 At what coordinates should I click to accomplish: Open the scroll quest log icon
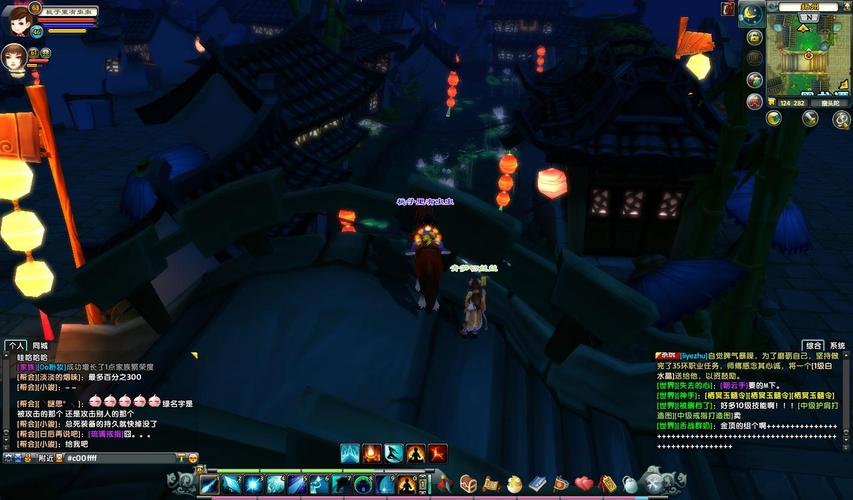[491, 484]
